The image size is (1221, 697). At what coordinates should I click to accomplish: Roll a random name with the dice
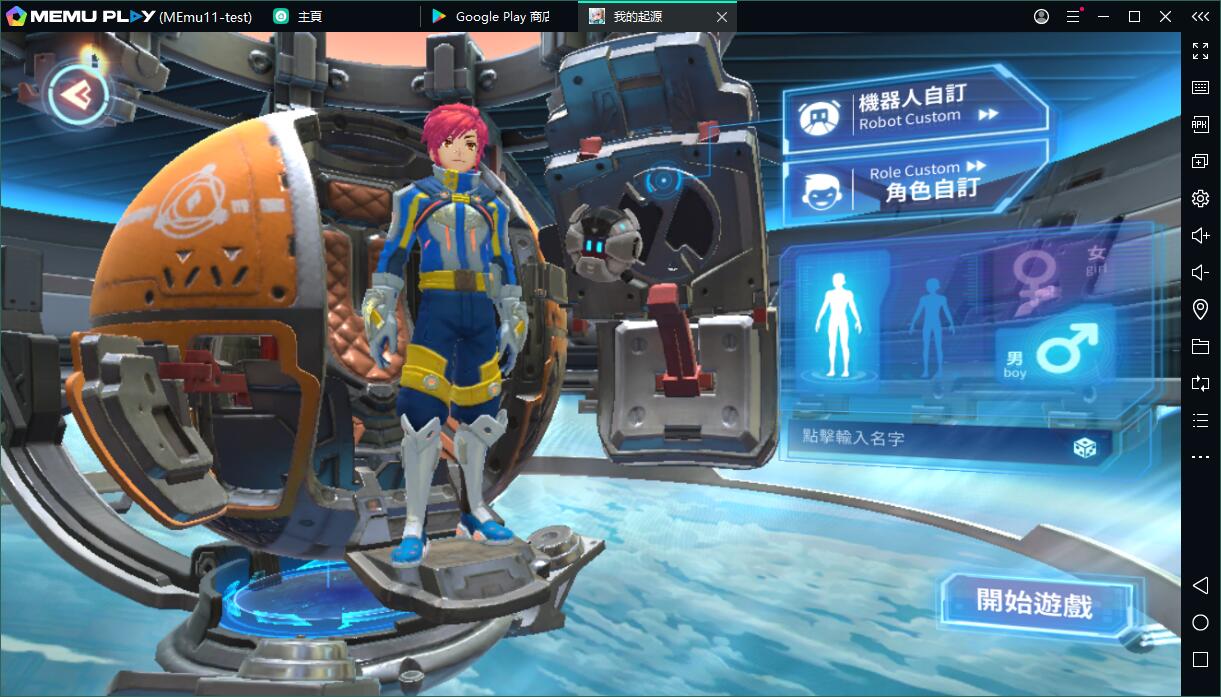point(1084,447)
